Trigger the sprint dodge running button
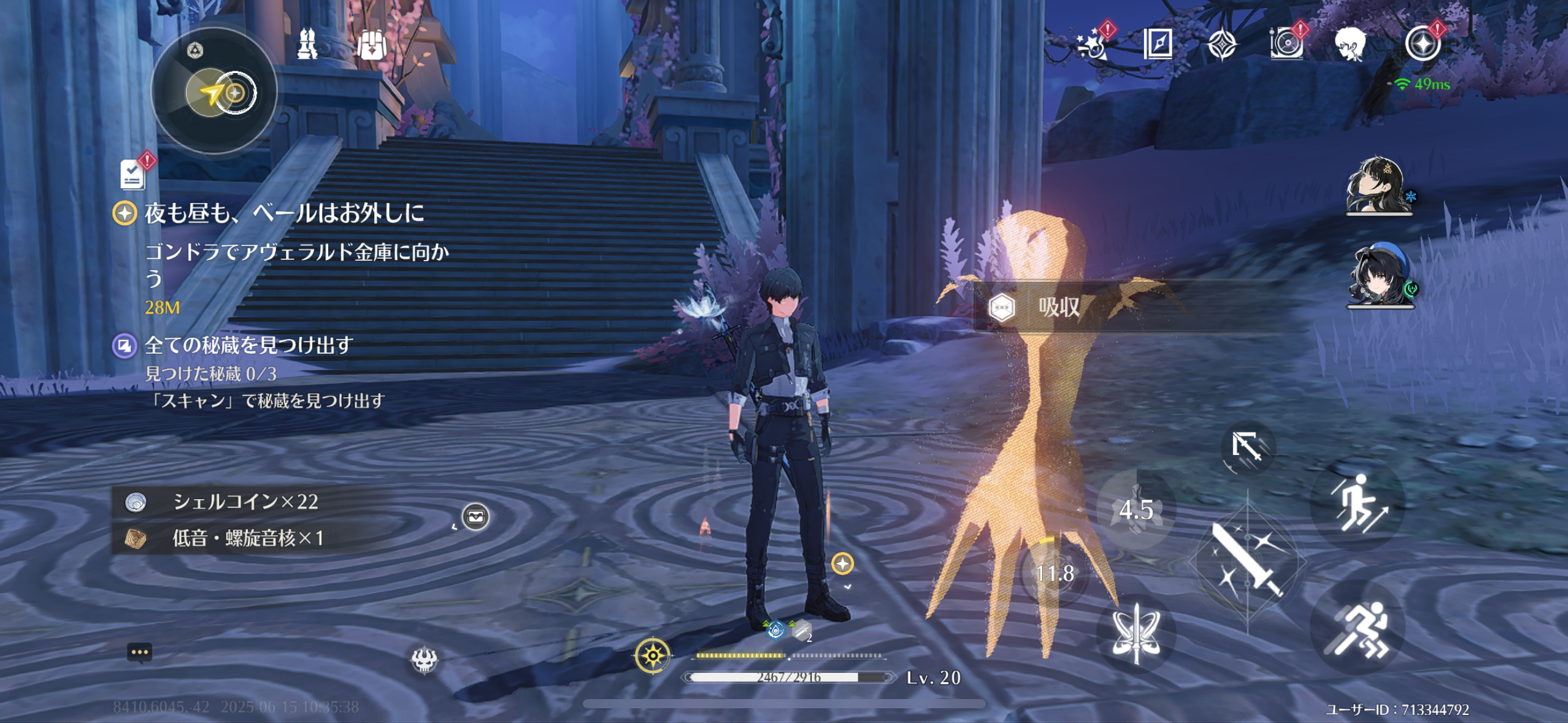This screenshot has height=723, width=1568. (1358, 627)
